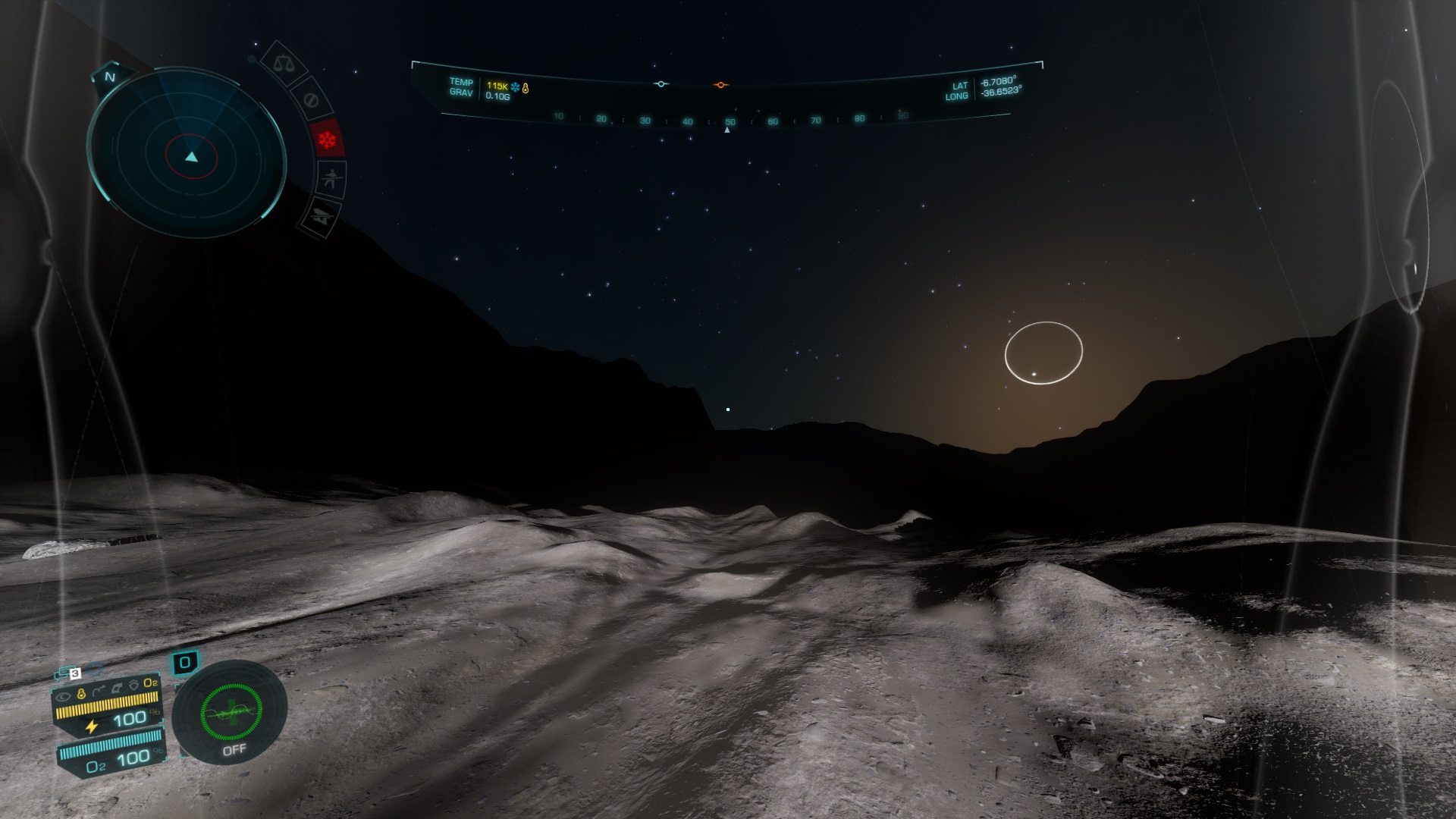
Task: Click the crossed-out figure status icon
Action: 331,180
